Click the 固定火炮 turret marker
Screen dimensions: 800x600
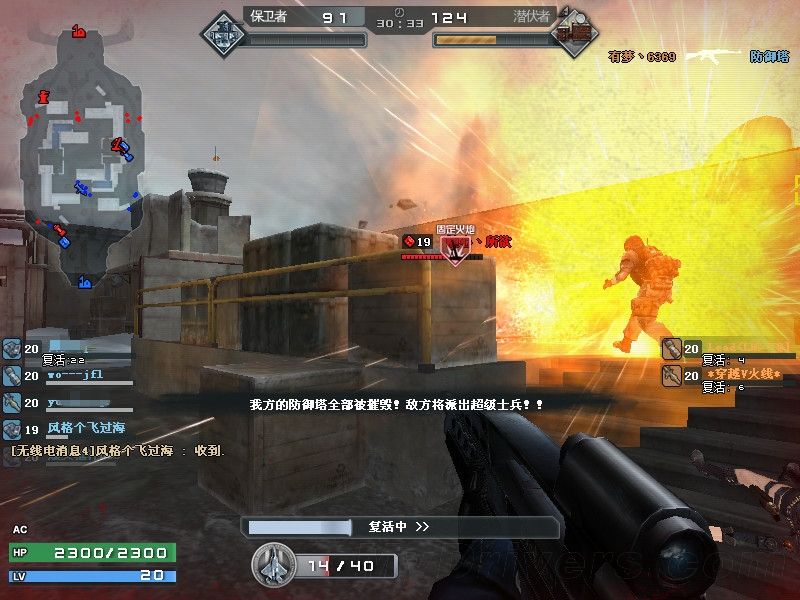[x=456, y=246]
